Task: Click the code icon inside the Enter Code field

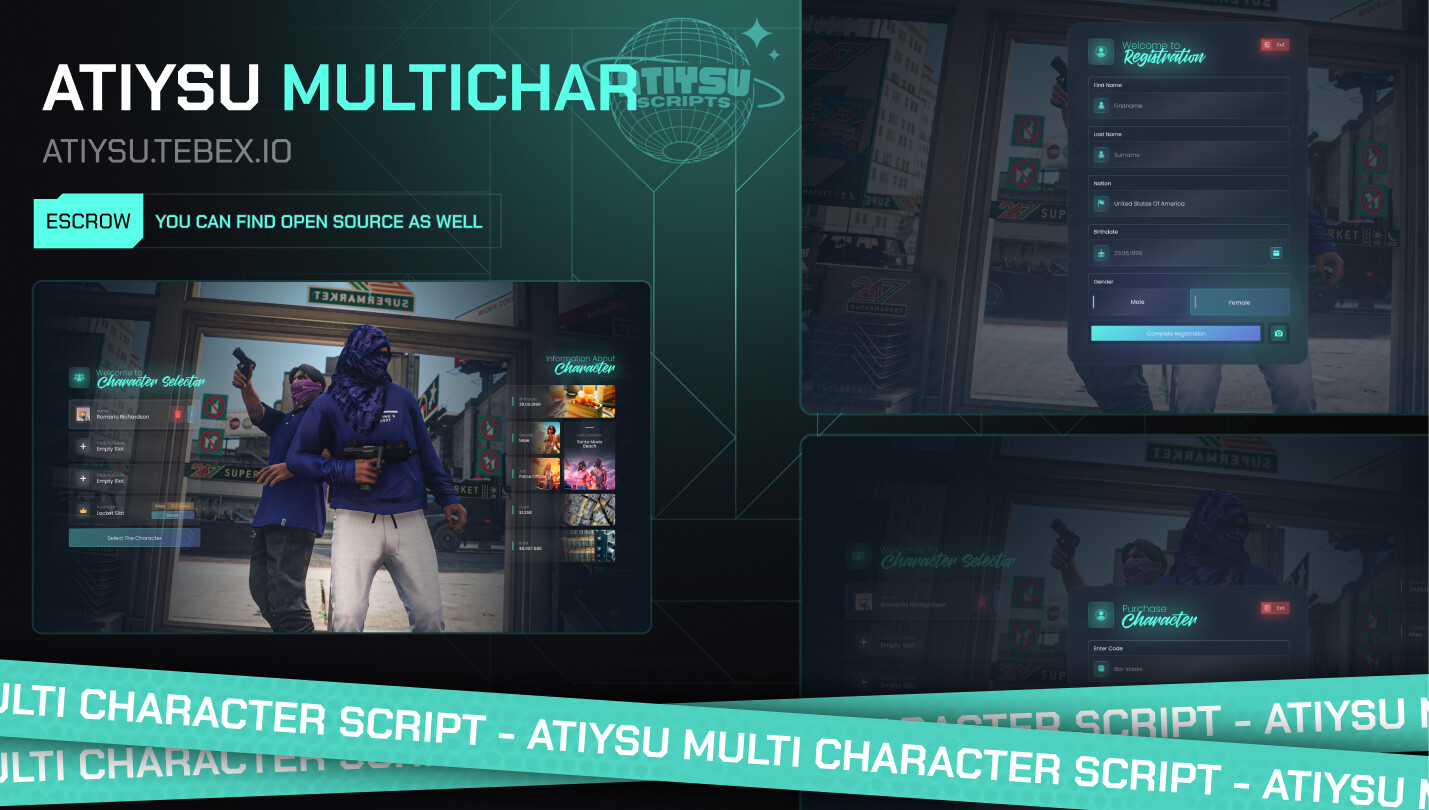Action: (1101, 668)
